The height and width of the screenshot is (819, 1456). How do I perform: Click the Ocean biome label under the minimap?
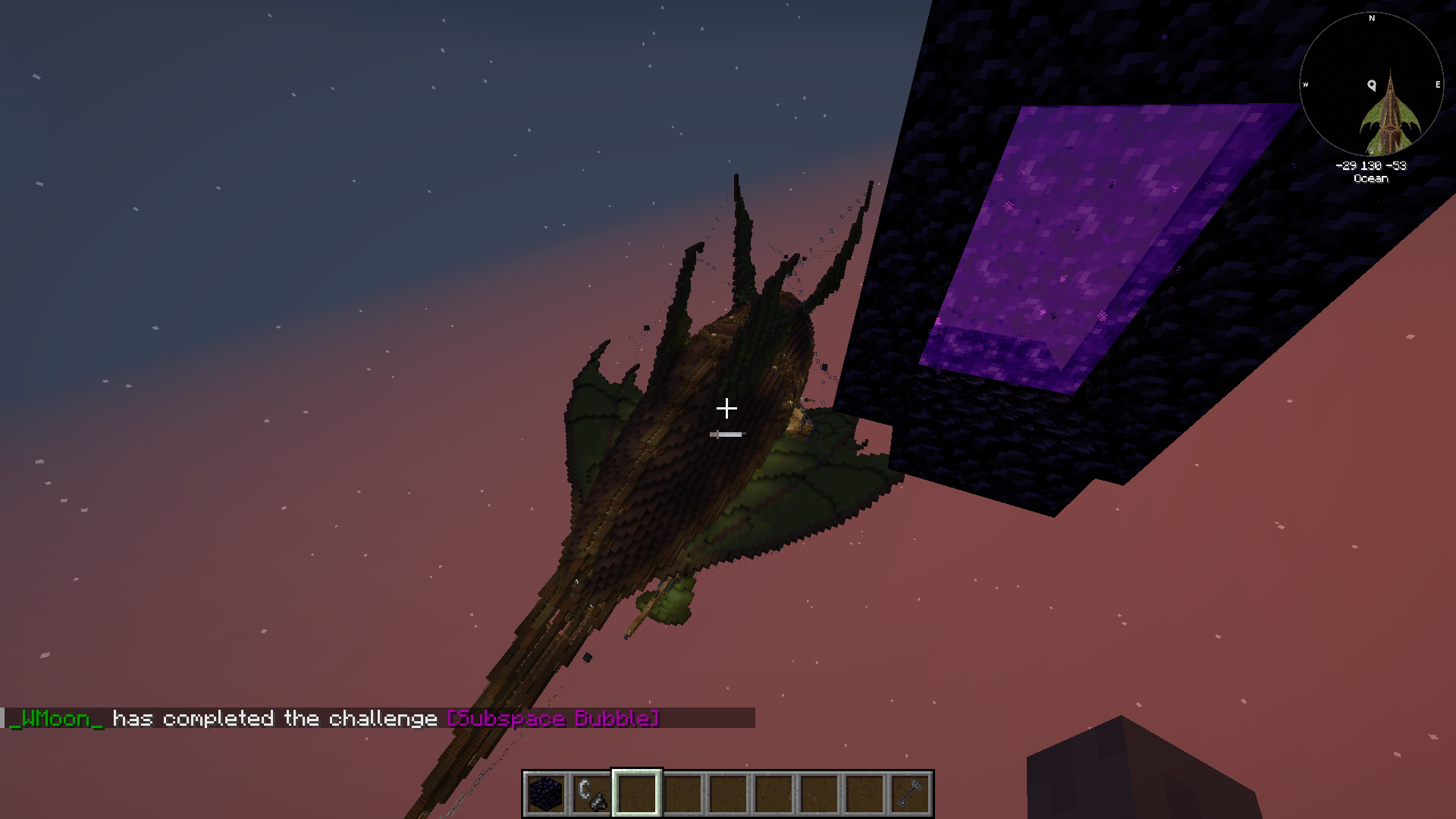pyautogui.click(x=1370, y=179)
